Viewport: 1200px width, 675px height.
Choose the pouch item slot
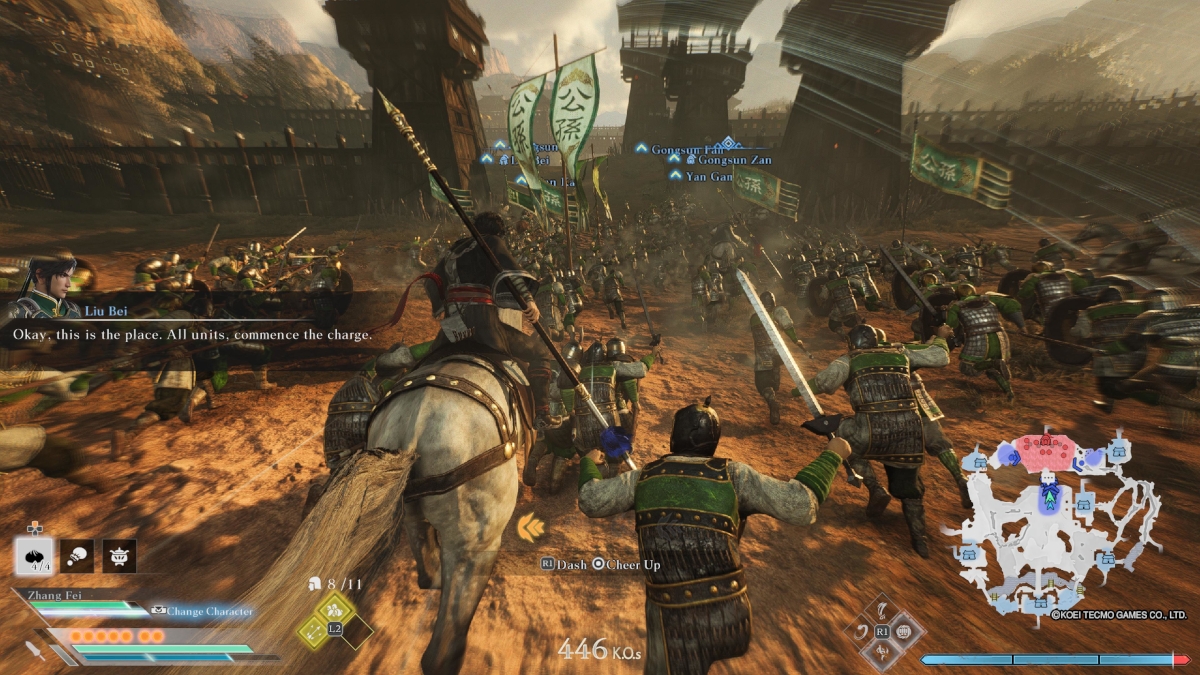77,556
